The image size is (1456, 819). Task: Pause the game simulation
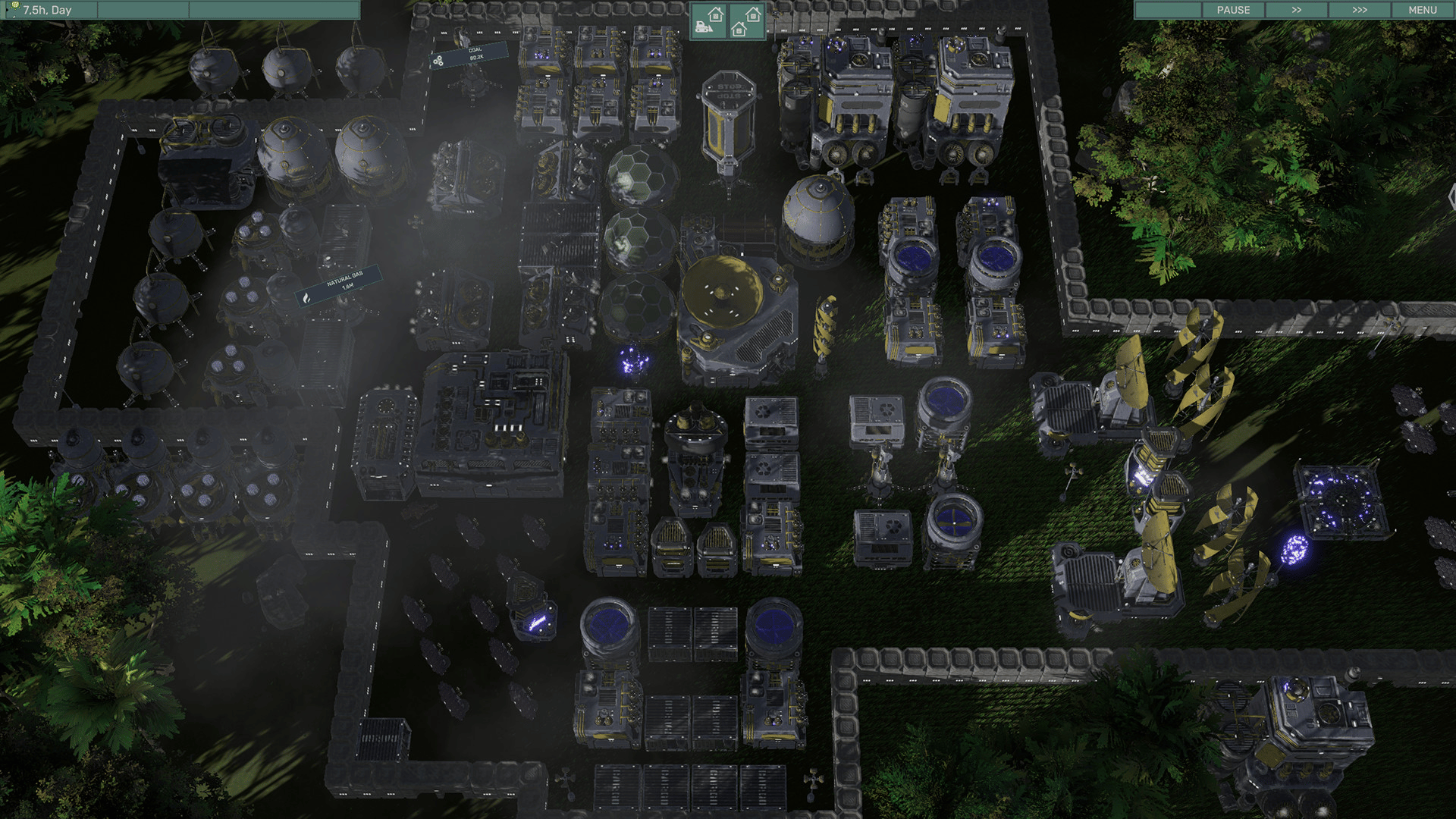tap(1233, 10)
